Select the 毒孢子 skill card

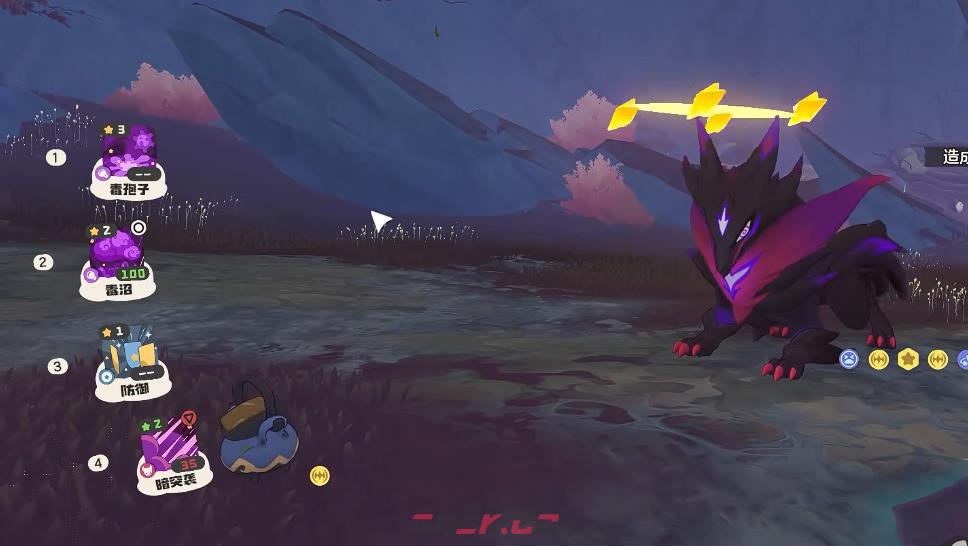129,160
